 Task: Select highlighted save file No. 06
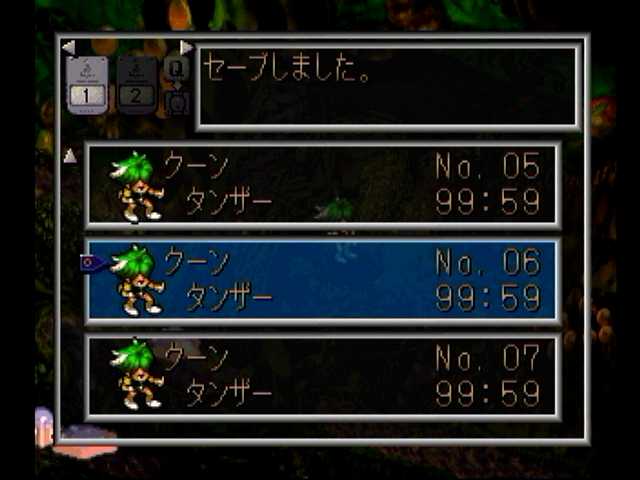pyautogui.click(x=322, y=280)
